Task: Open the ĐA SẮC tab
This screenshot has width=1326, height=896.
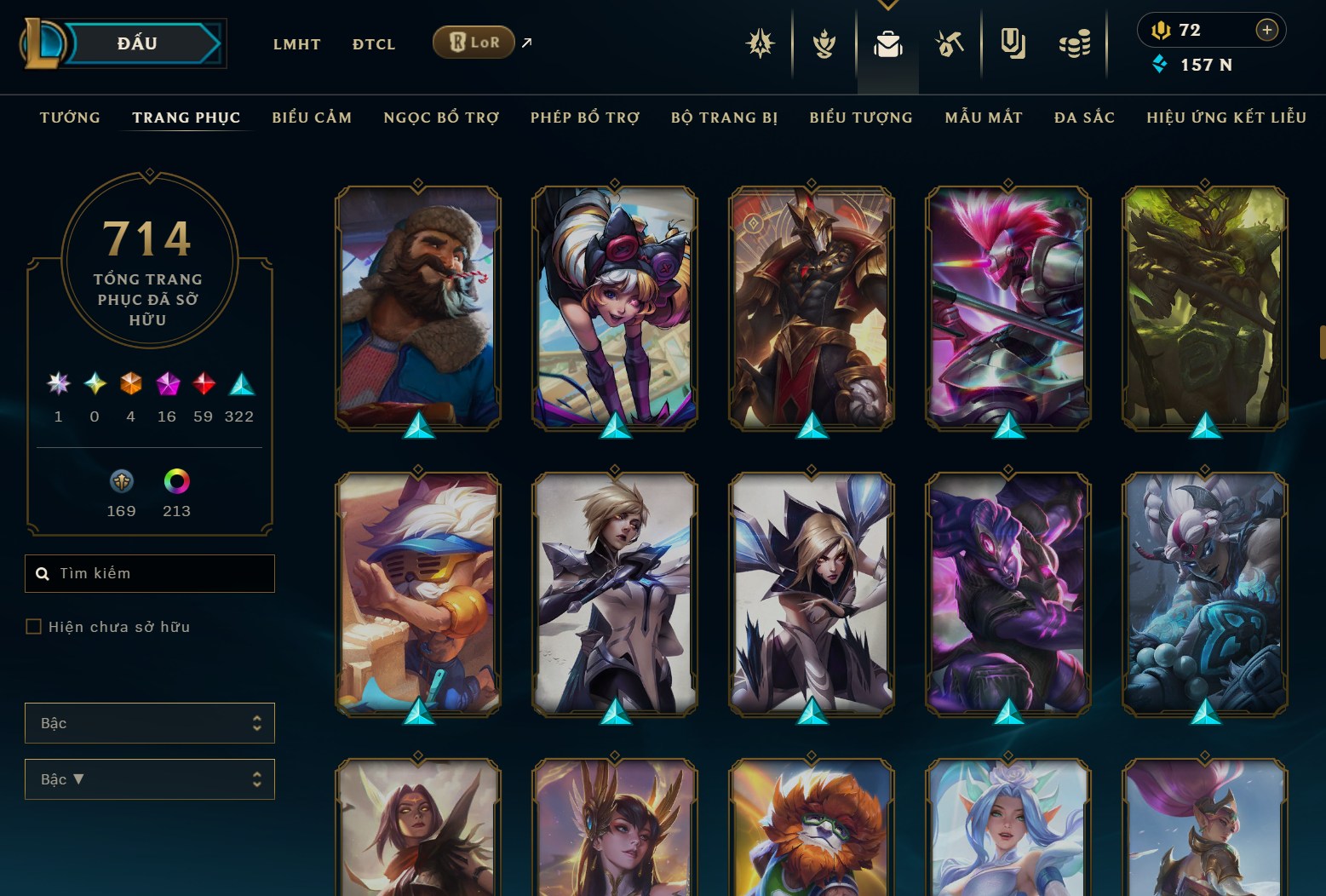Action: coord(1084,118)
